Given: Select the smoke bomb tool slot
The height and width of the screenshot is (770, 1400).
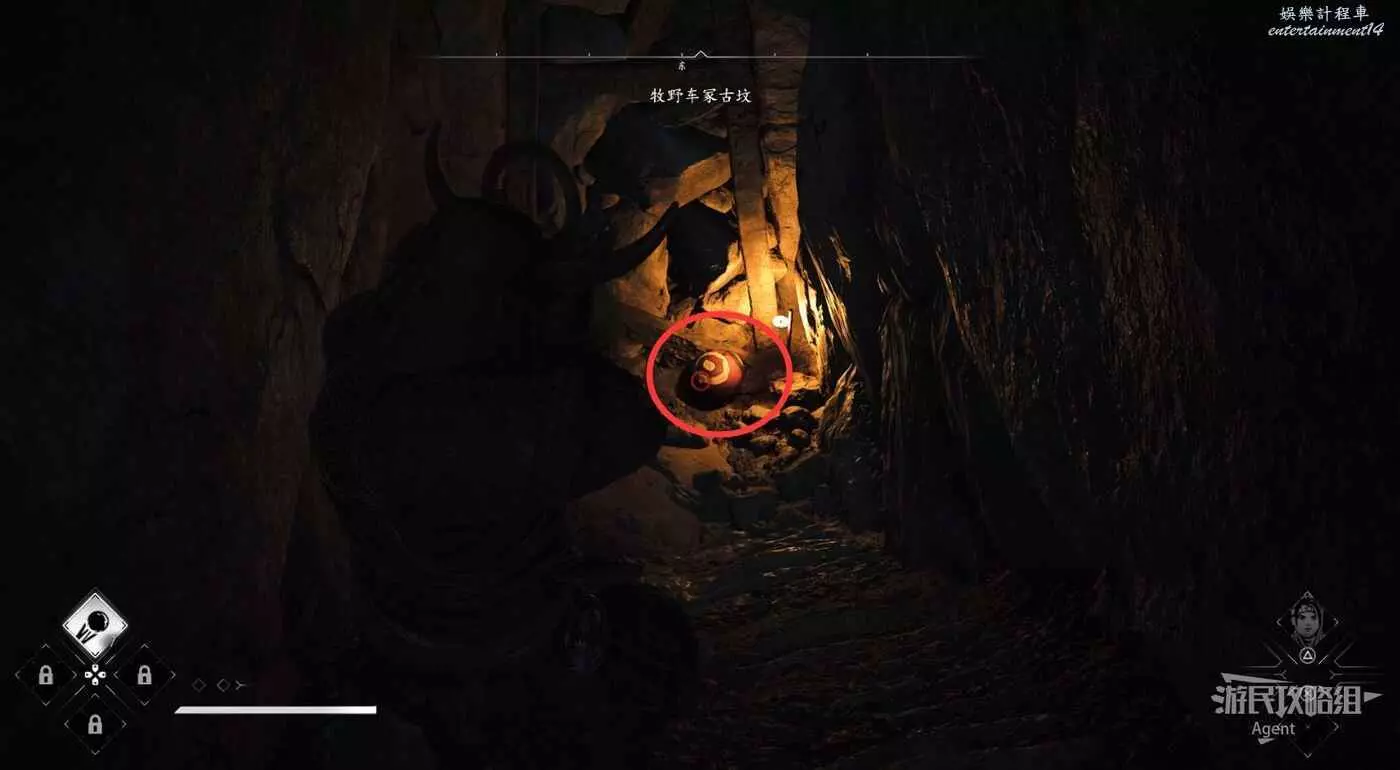Looking at the screenshot, I should pyautogui.click(x=95, y=625).
